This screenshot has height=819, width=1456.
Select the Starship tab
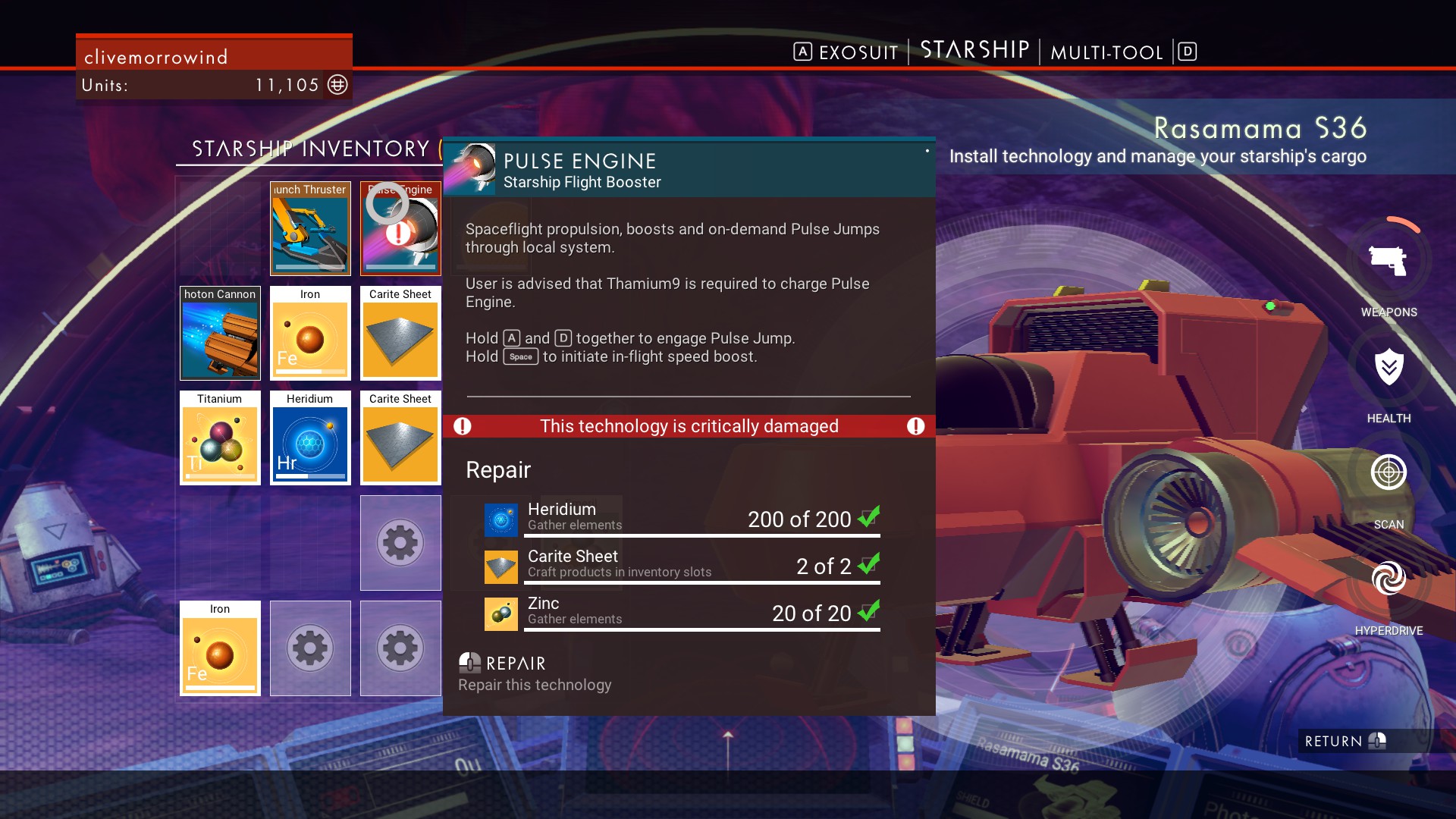pyautogui.click(x=974, y=51)
